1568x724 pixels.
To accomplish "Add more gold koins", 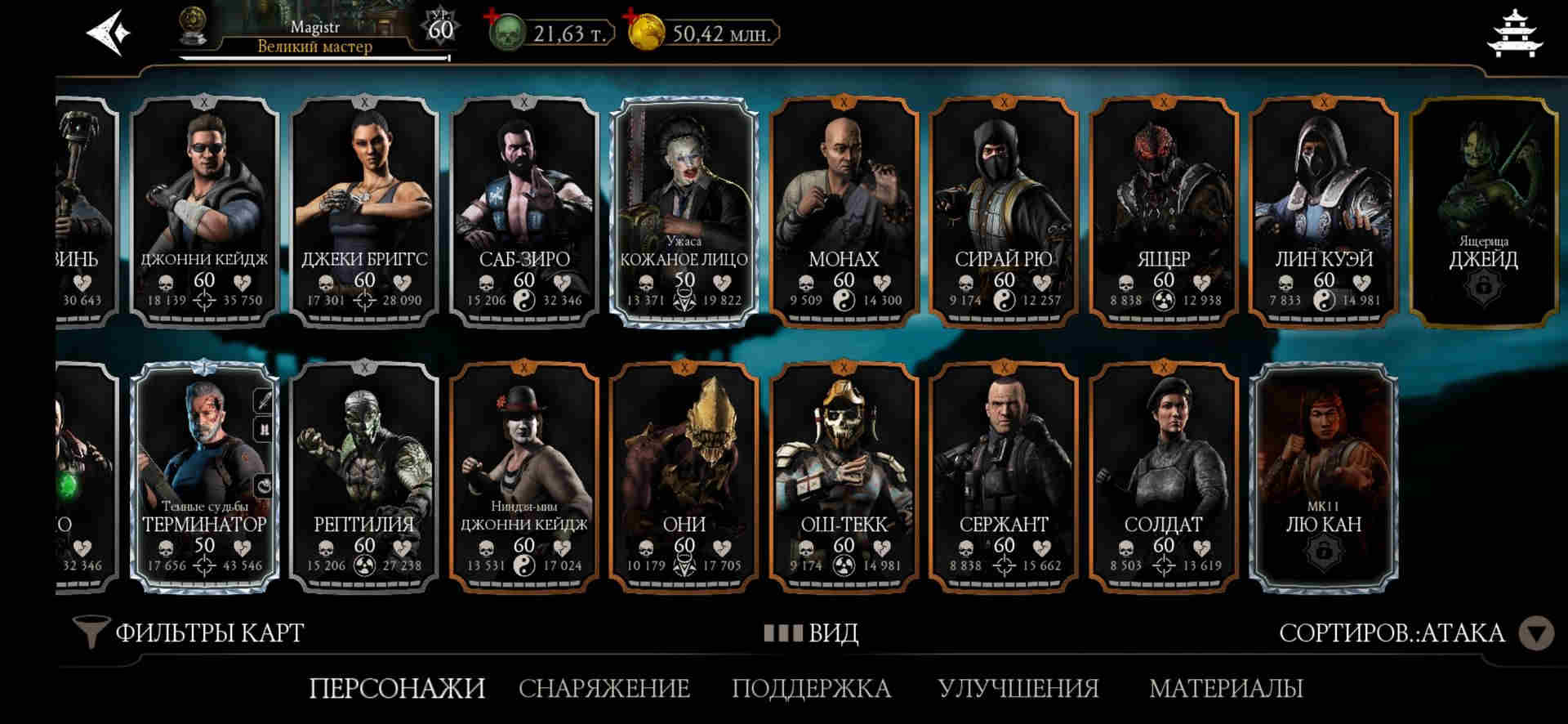I will pos(631,16).
